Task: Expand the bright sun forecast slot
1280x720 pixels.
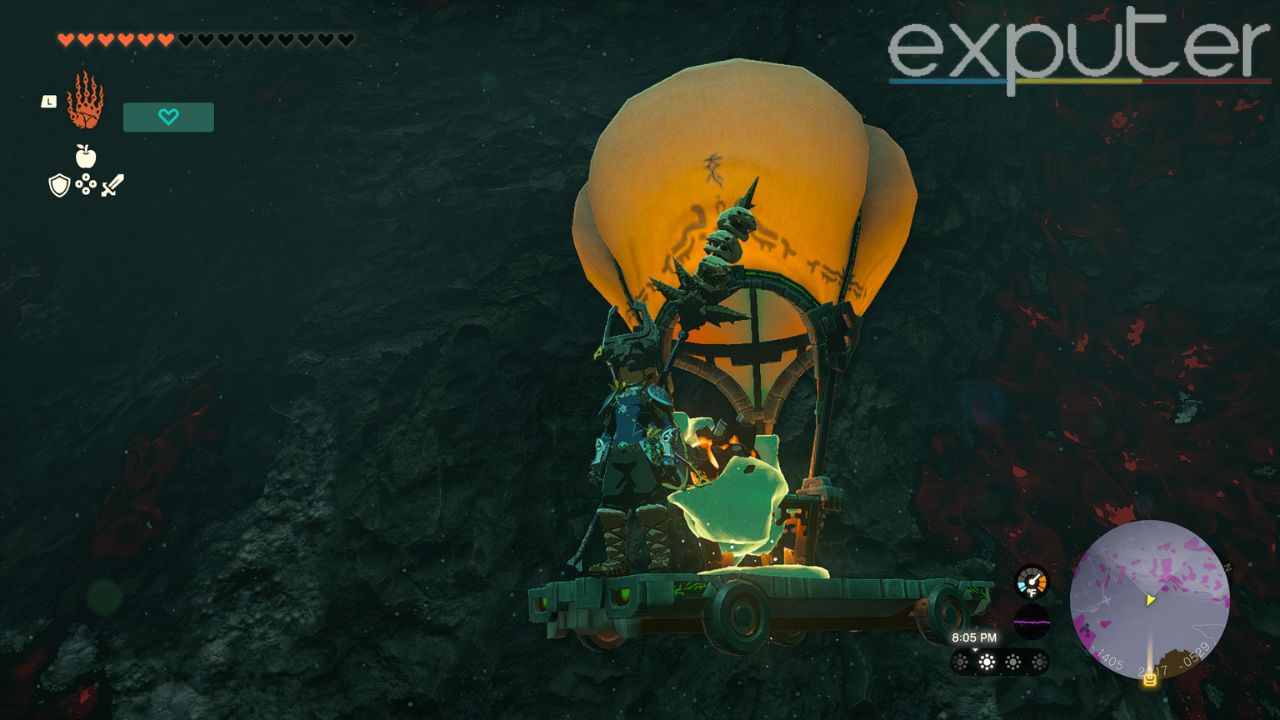Action: (x=987, y=661)
